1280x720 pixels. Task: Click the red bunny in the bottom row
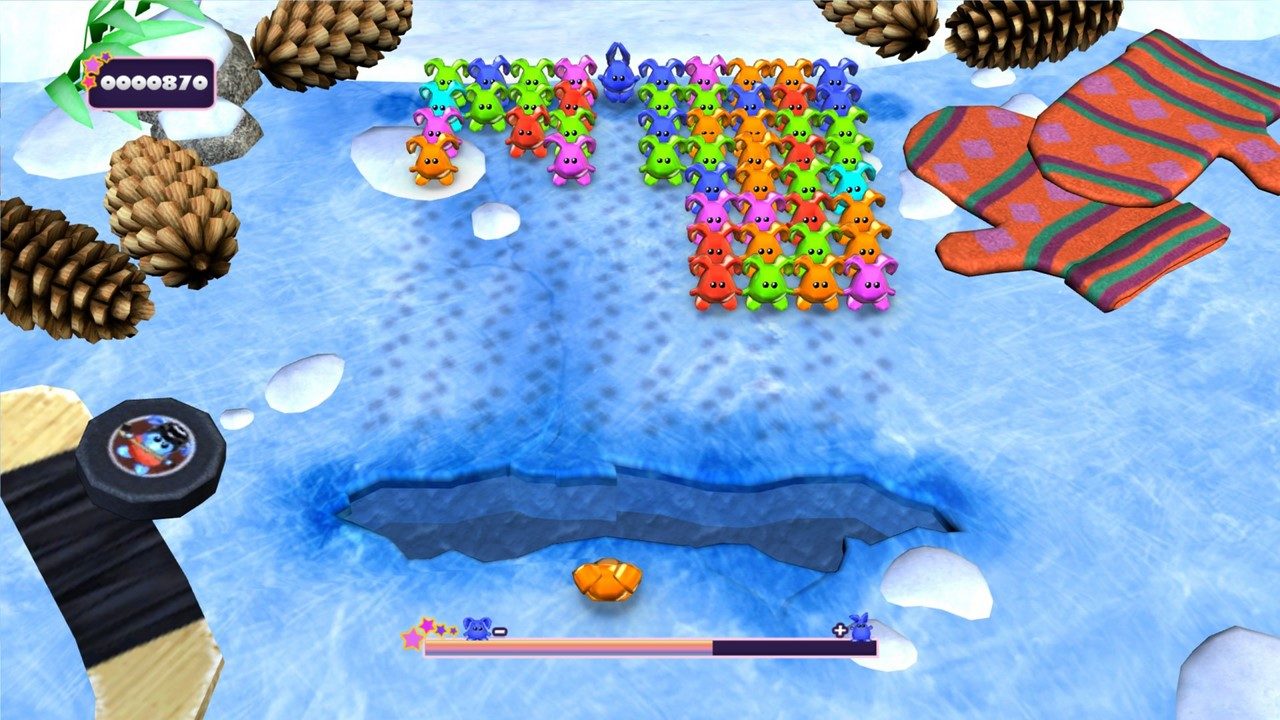coord(716,285)
